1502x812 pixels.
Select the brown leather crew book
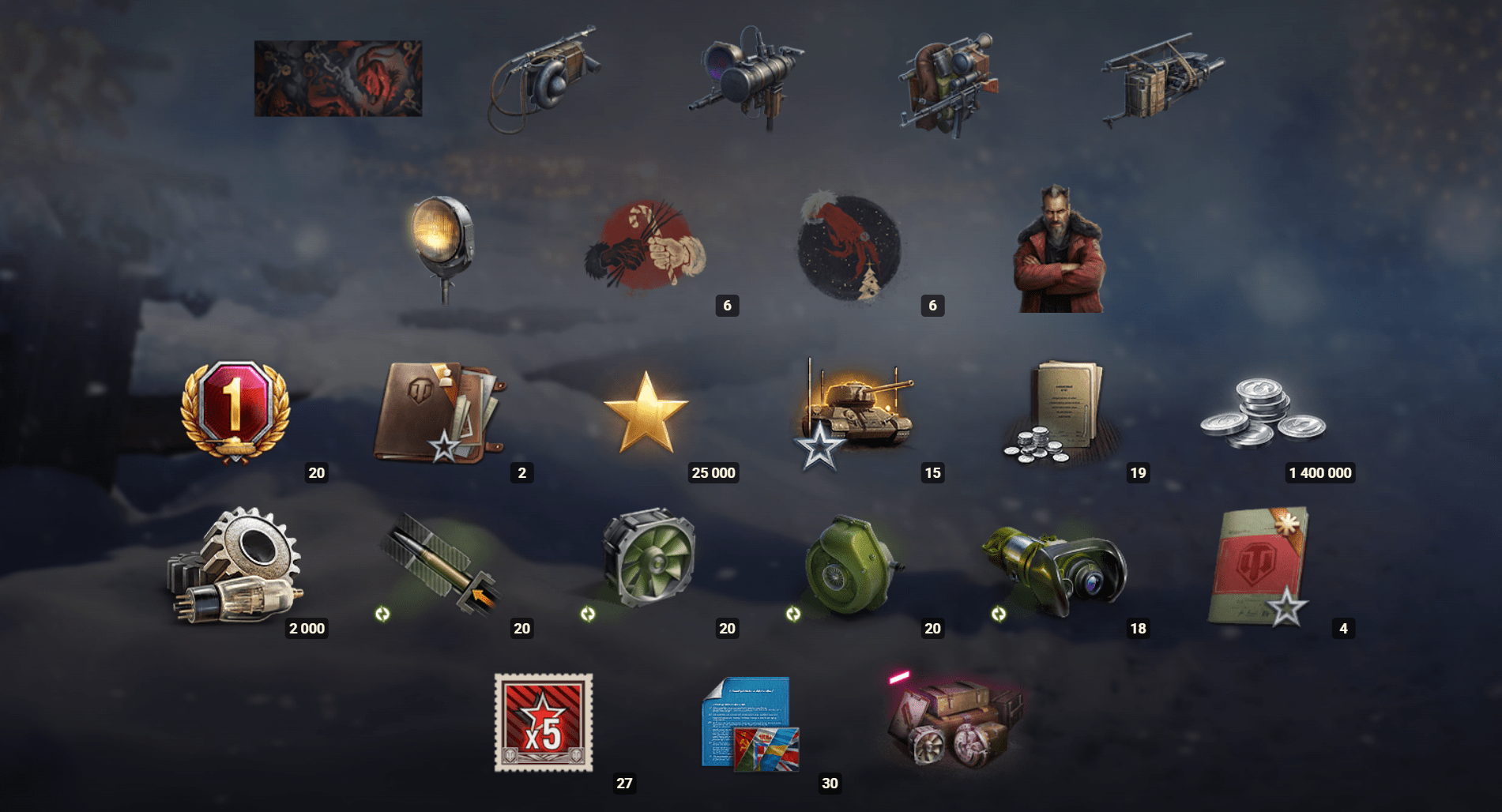(439, 412)
